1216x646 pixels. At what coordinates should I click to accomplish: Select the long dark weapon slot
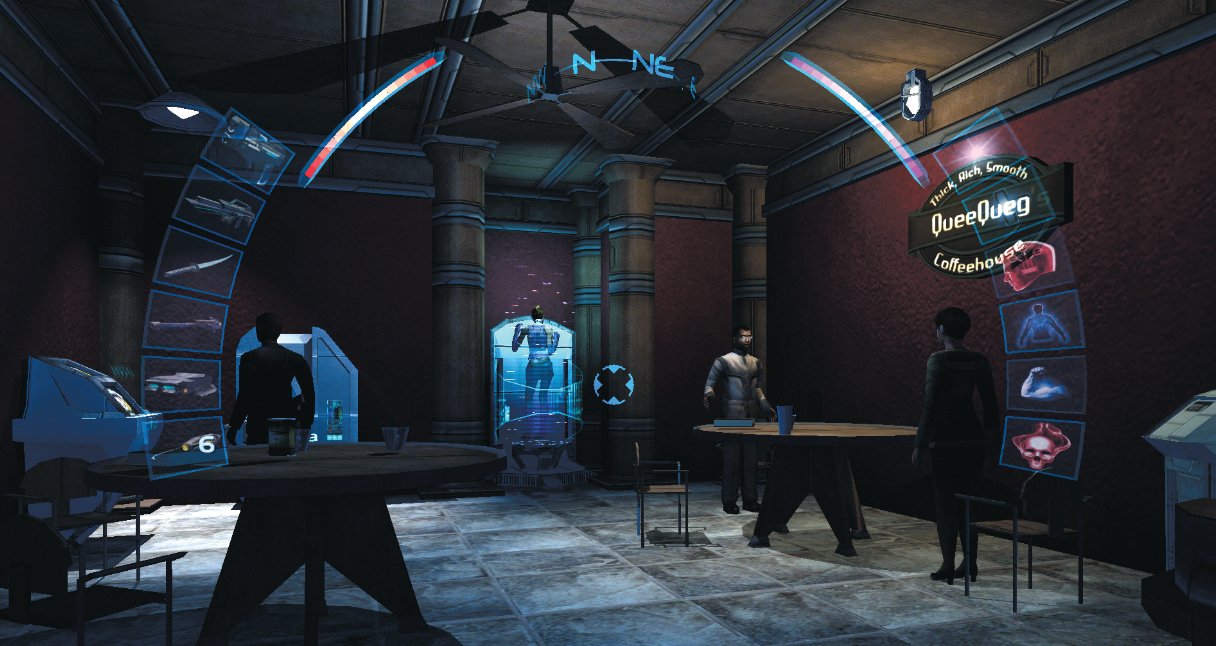(x=182, y=323)
